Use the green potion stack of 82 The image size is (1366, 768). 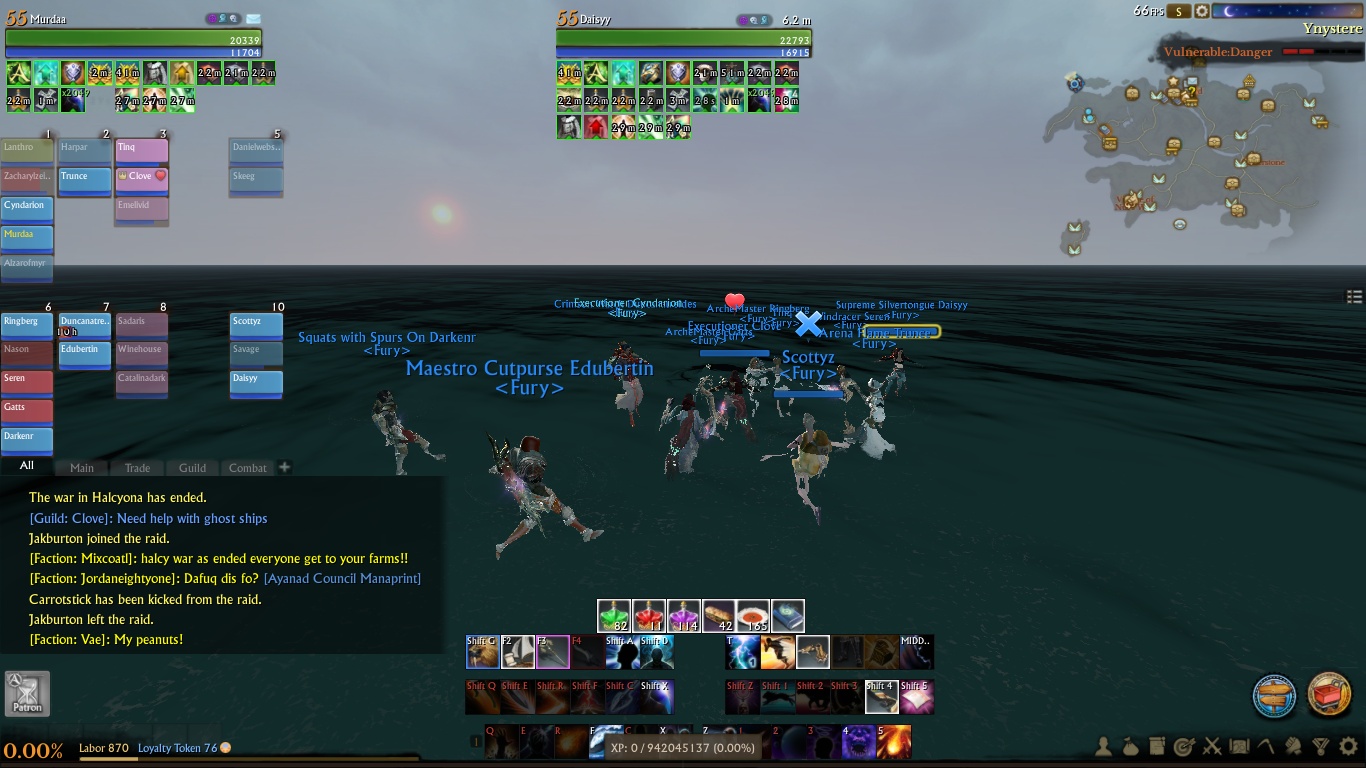614,616
